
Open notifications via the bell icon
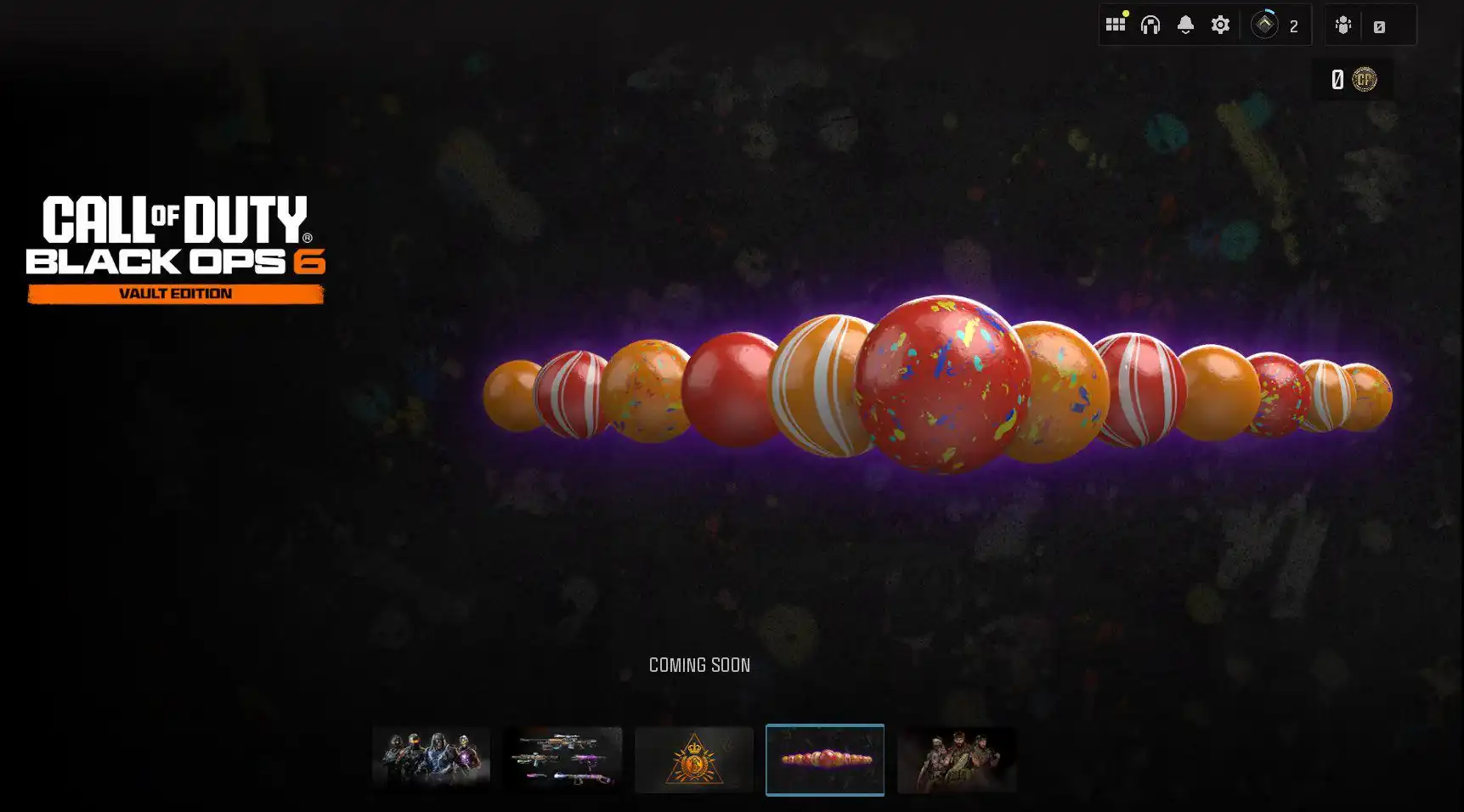pyautogui.click(x=1186, y=22)
